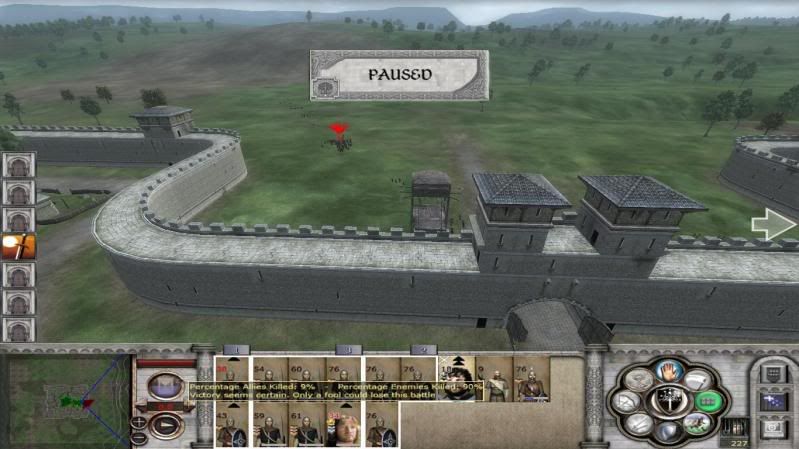This screenshot has height=449, width=799.
Task: Click the PAUSED banner
Action: click(399, 75)
